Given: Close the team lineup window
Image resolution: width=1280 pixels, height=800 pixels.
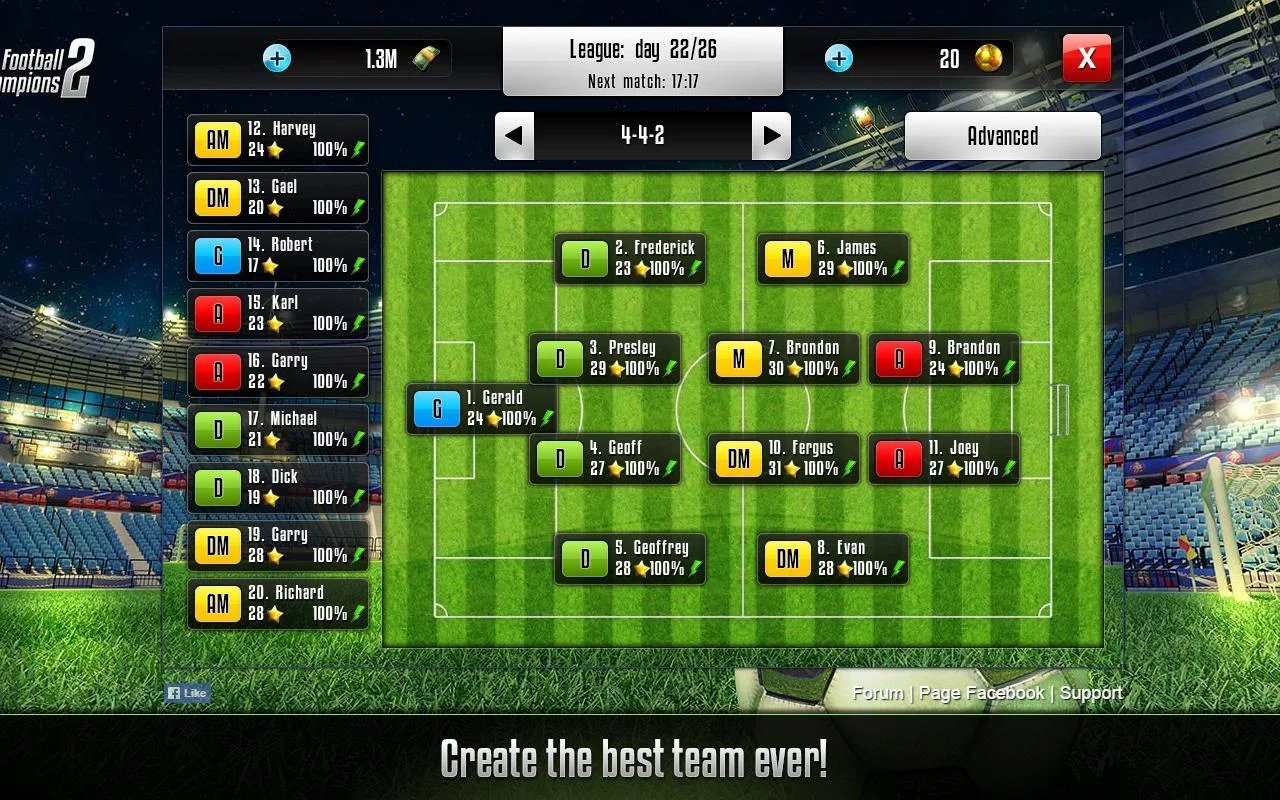Looking at the screenshot, I should (1086, 59).
